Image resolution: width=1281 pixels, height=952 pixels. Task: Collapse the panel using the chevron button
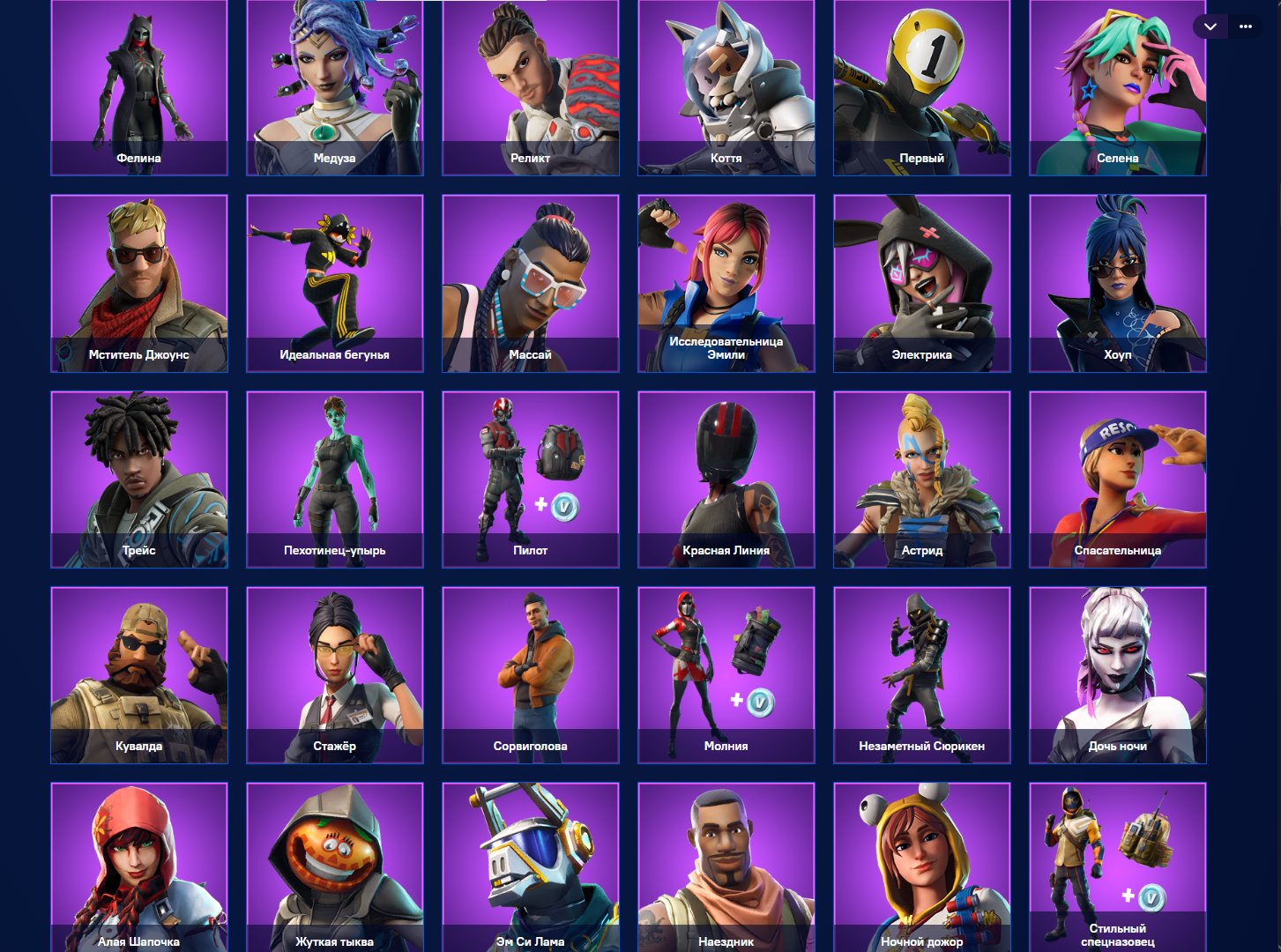[x=1210, y=26]
